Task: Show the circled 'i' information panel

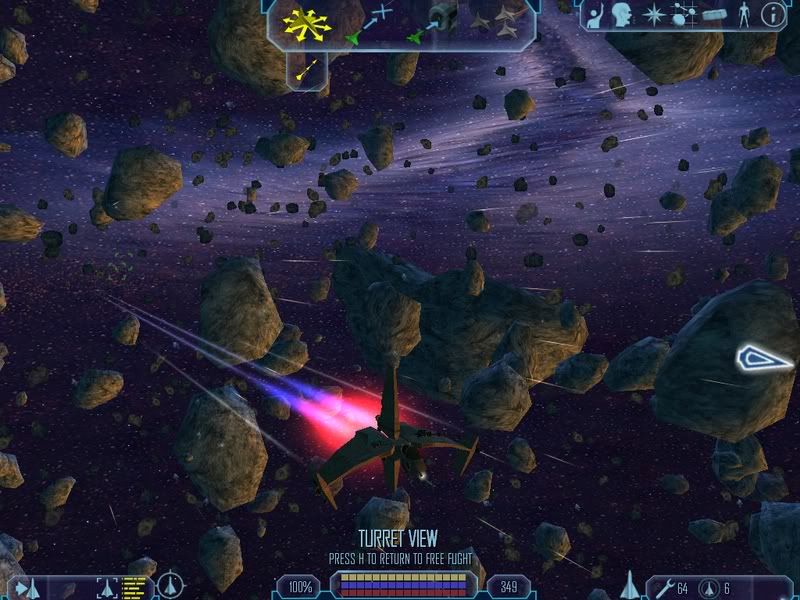Action: click(772, 14)
